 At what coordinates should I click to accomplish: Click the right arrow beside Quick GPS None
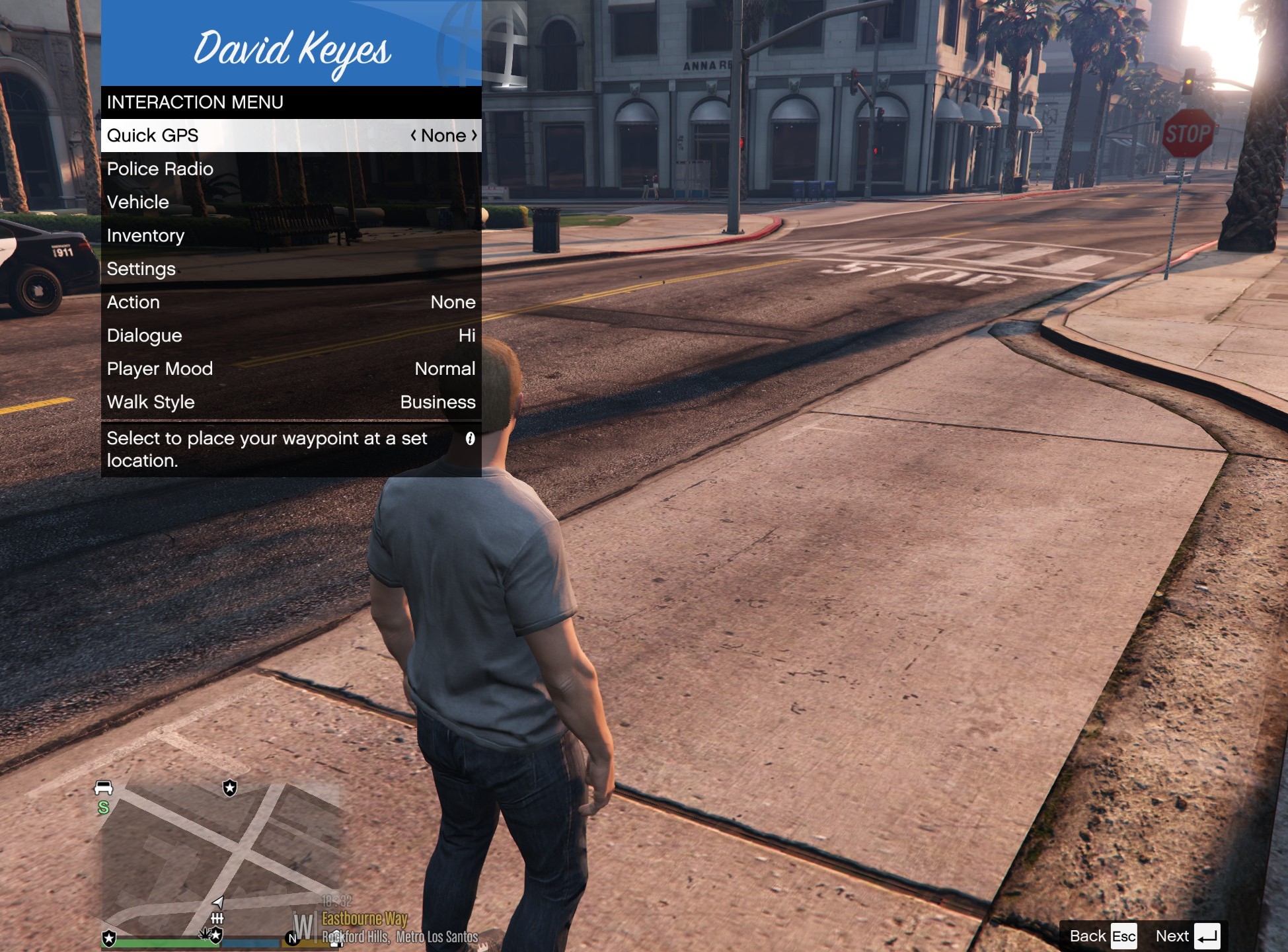pyautogui.click(x=474, y=136)
